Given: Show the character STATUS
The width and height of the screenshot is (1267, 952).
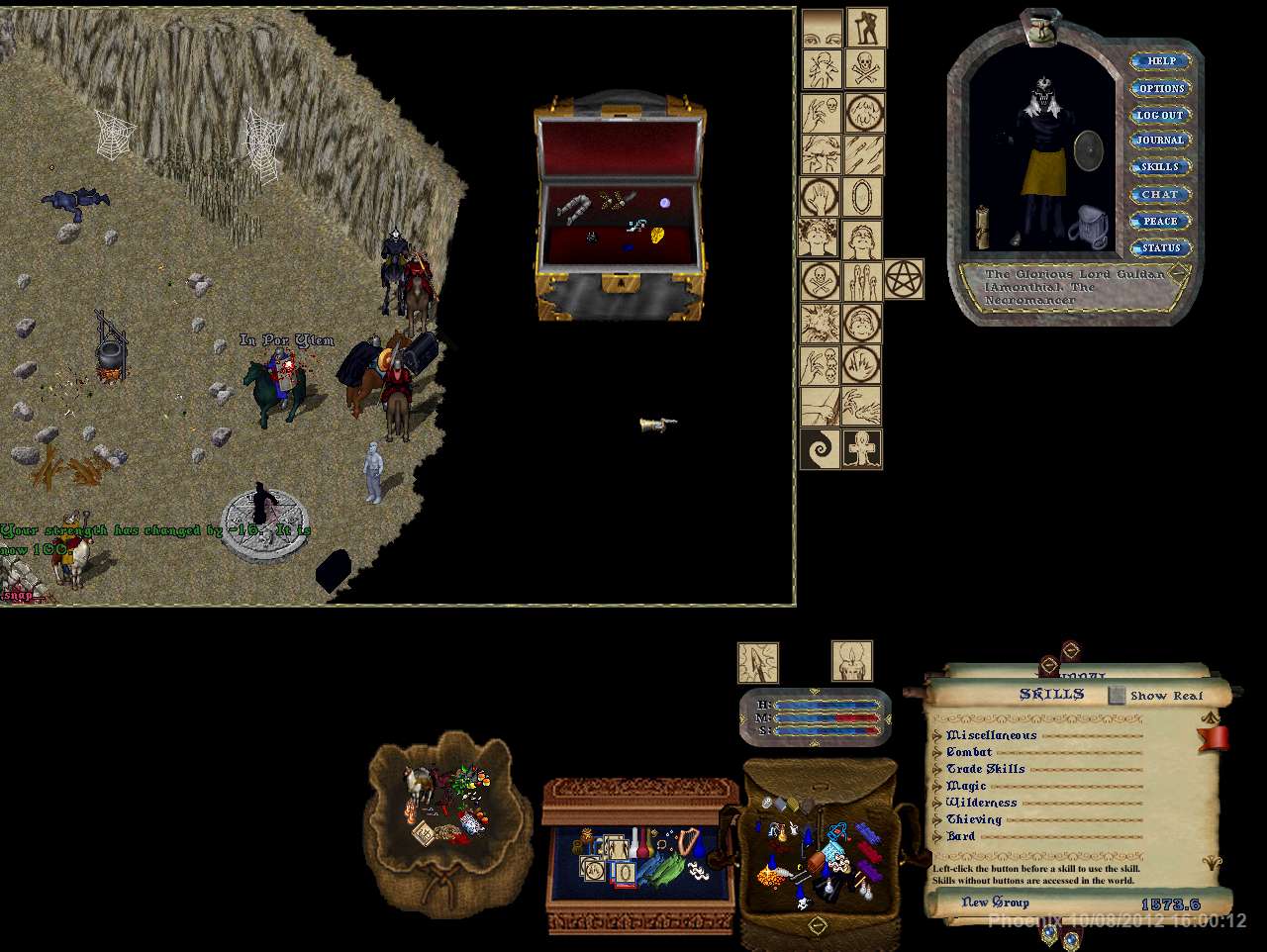Looking at the screenshot, I should (1160, 247).
